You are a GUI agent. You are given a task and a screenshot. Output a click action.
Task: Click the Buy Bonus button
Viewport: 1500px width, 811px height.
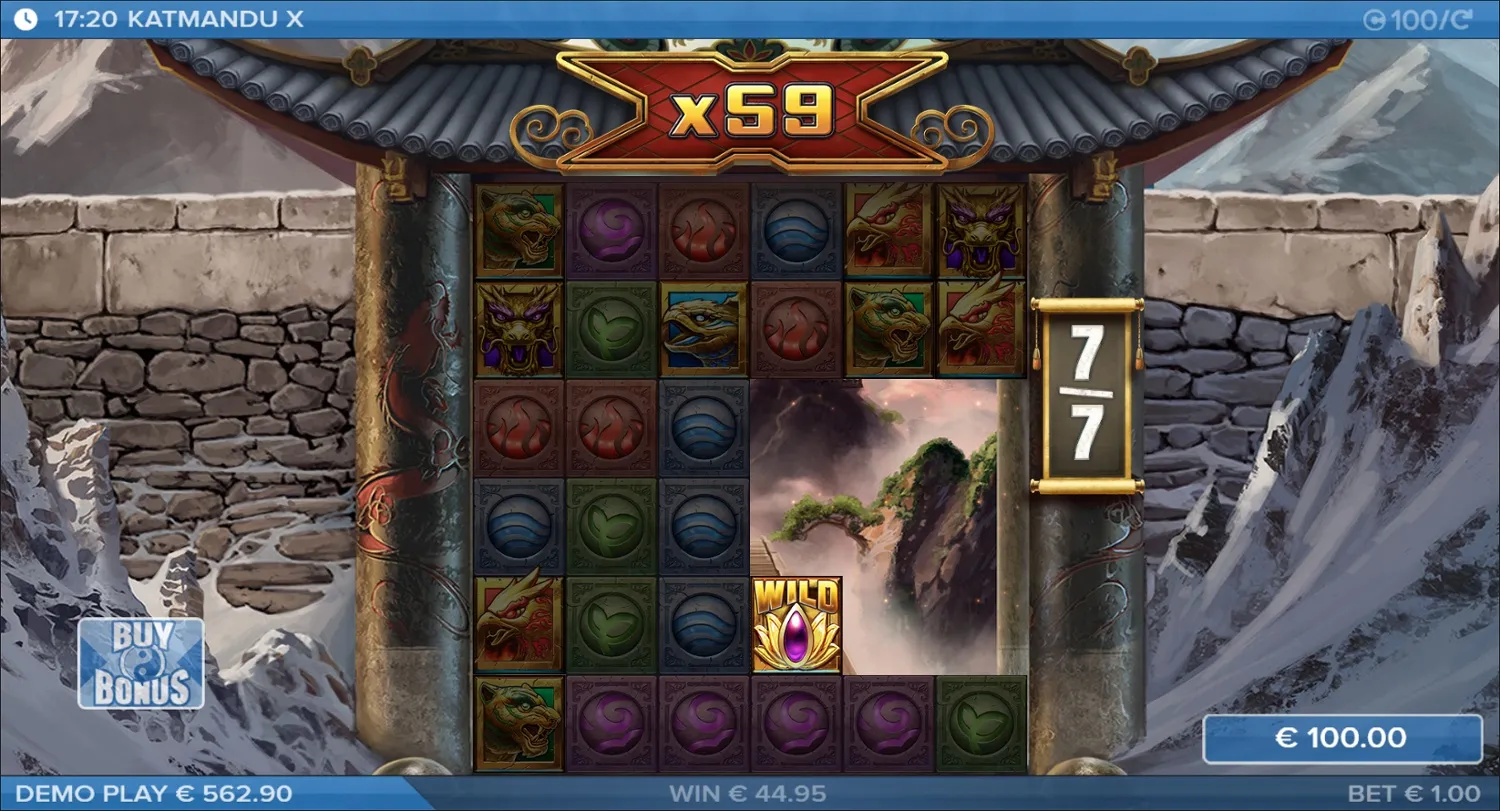(142, 660)
